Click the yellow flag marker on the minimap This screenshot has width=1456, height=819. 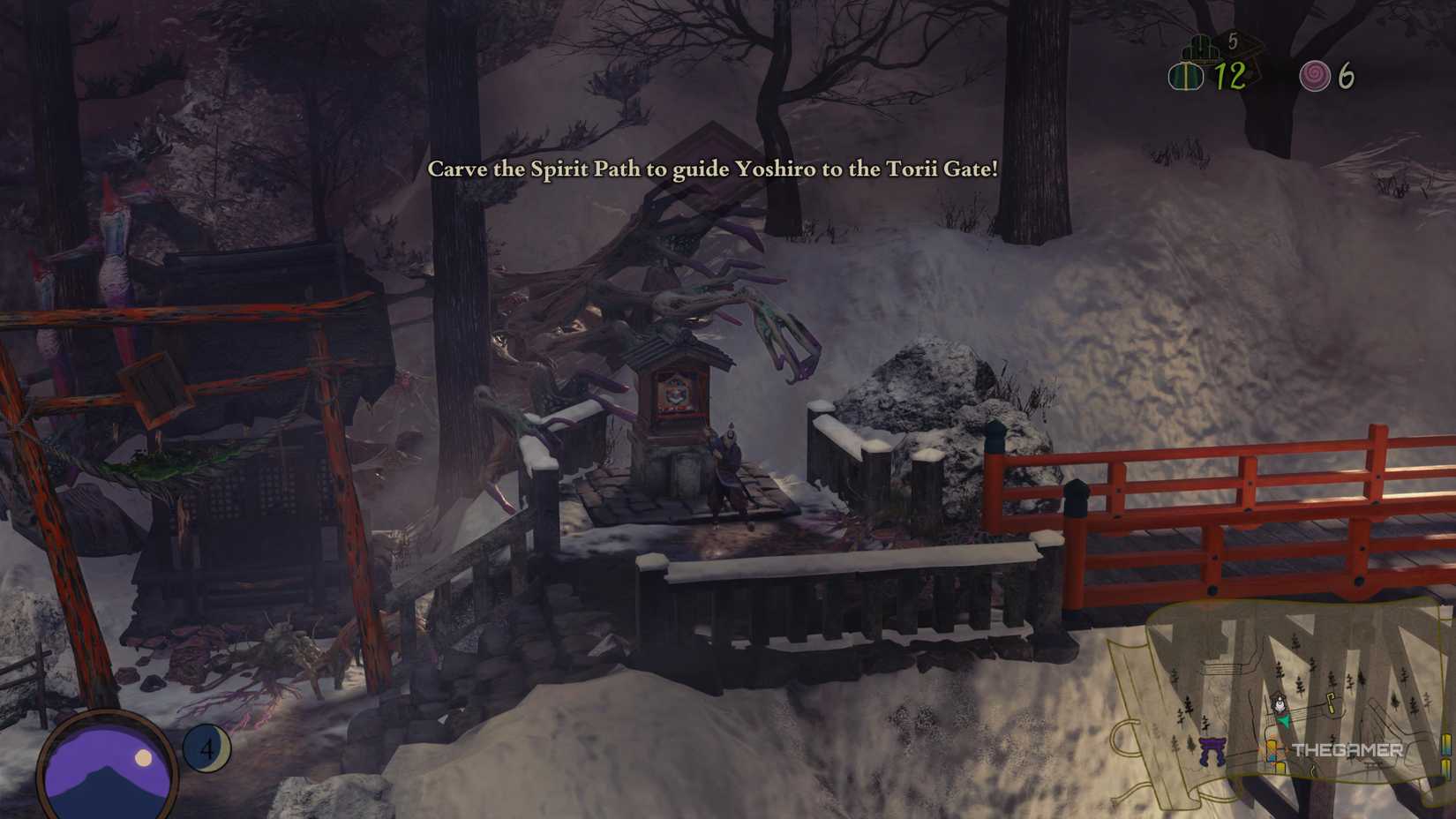(x=1329, y=703)
